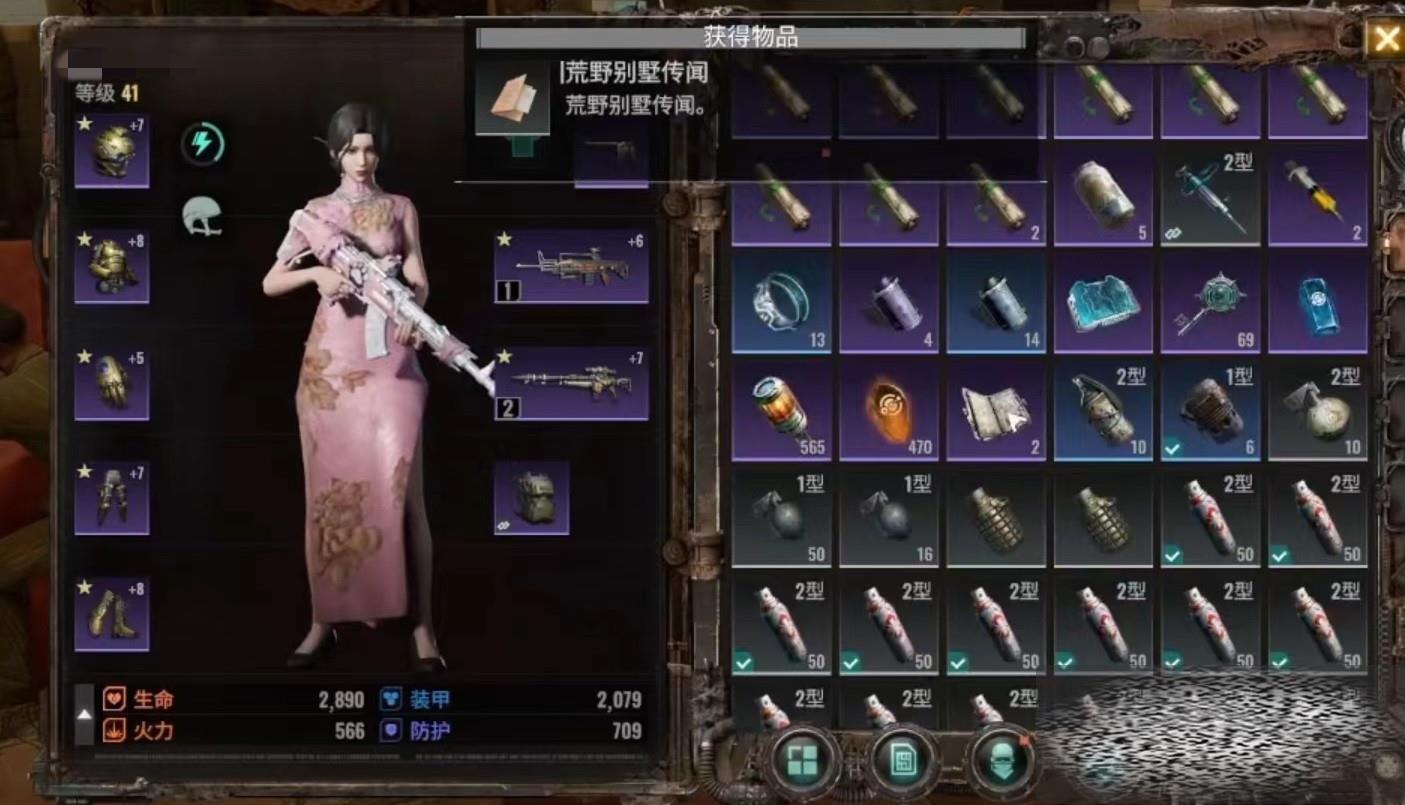Tap the lightning bolt energy icon

pyautogui.click(x=202, y=144)
